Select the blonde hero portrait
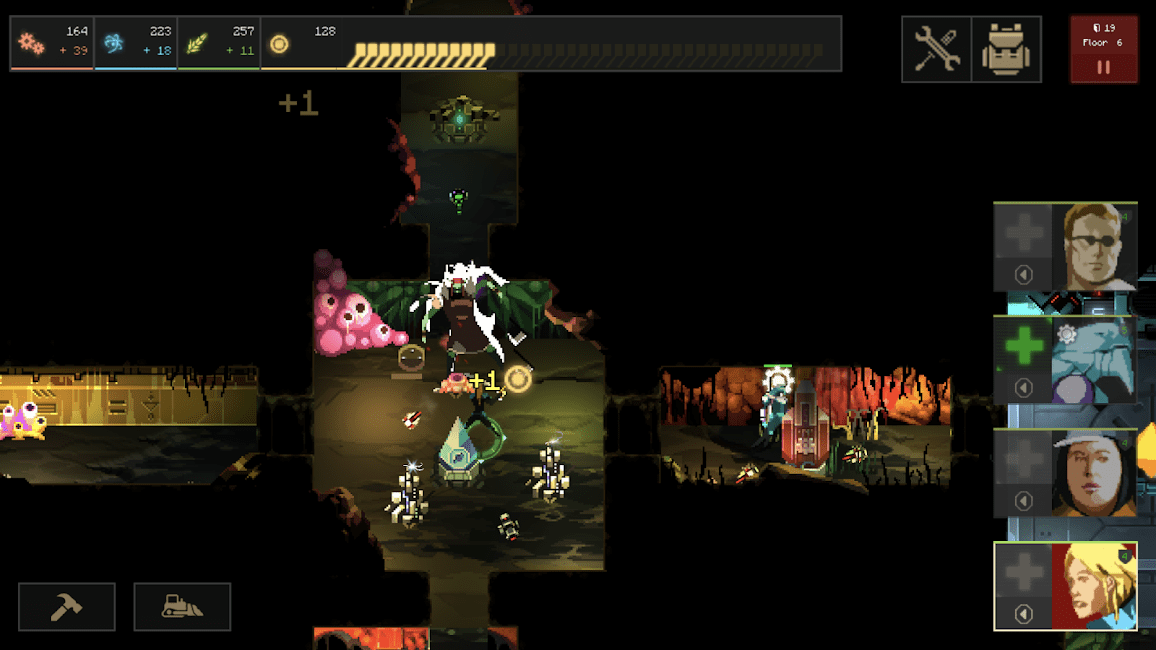 point(1094,586)
